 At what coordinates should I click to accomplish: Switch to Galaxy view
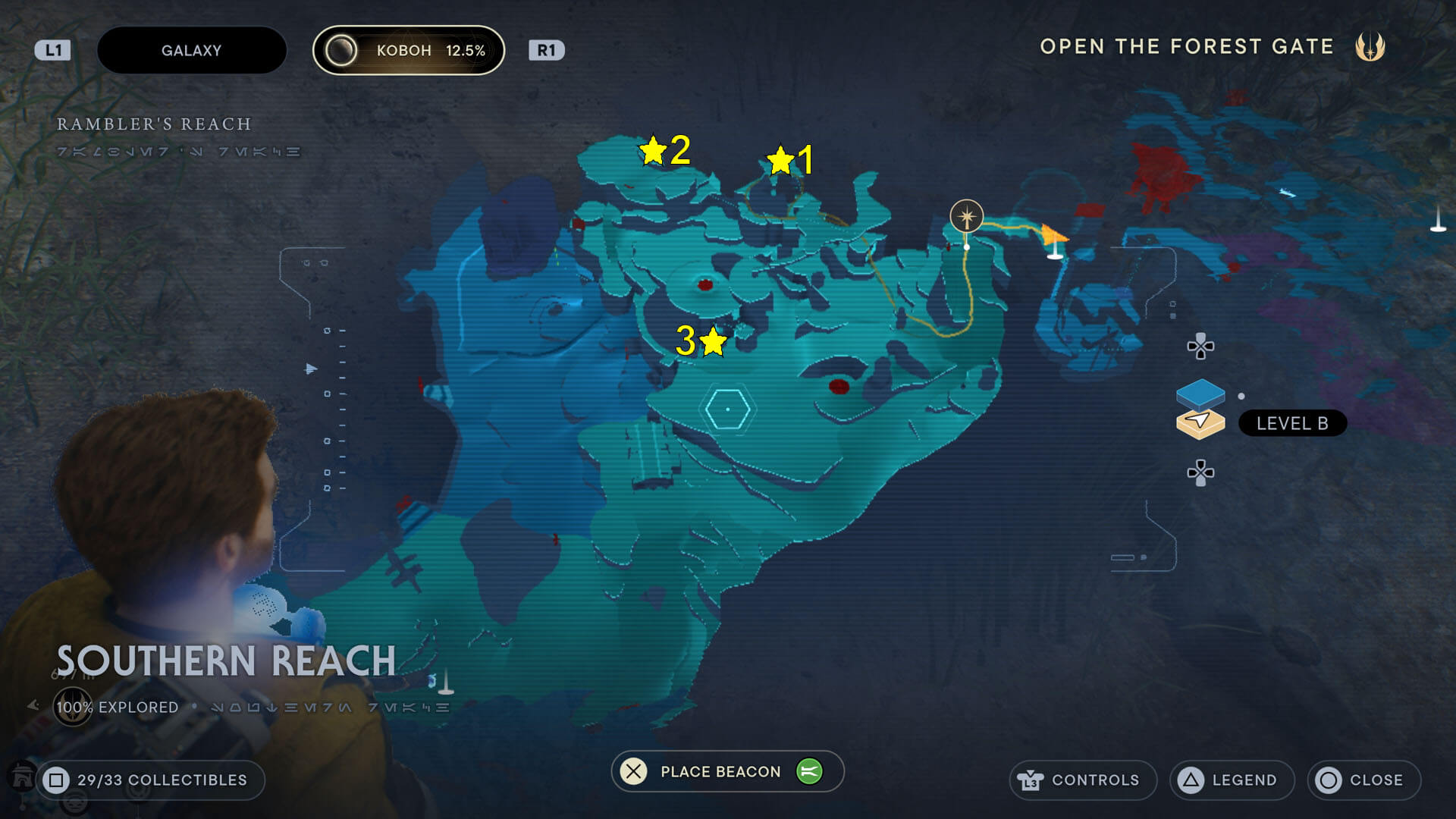point(191,50)
